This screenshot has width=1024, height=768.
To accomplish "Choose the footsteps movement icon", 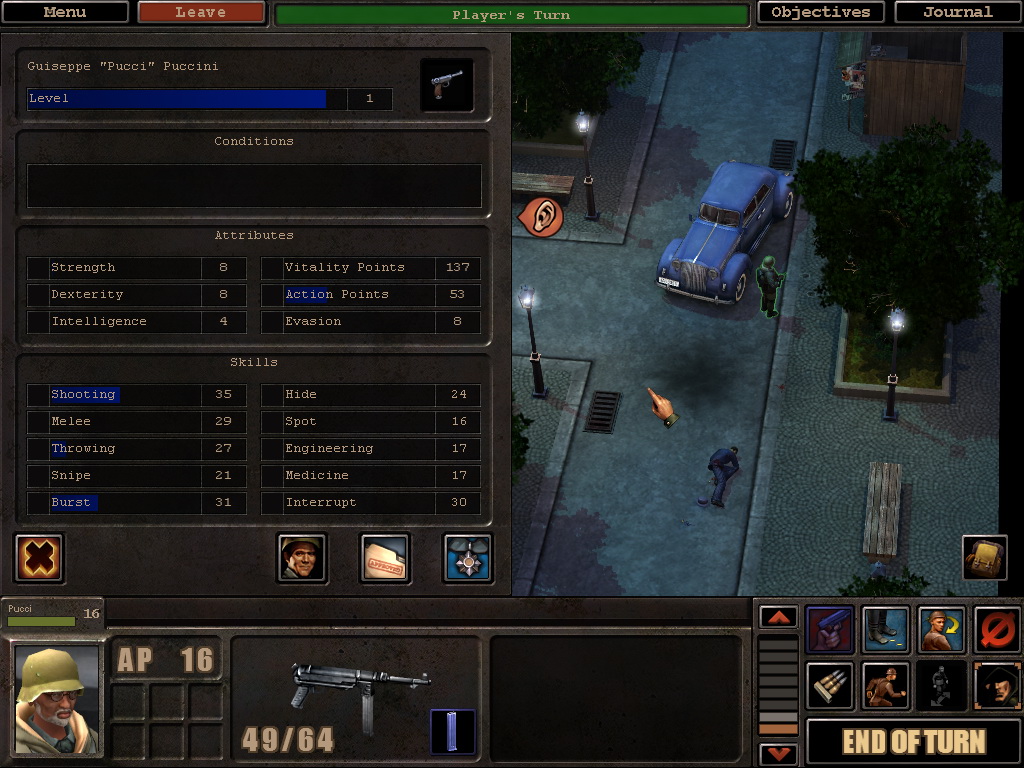I will (x=886, y=630).
